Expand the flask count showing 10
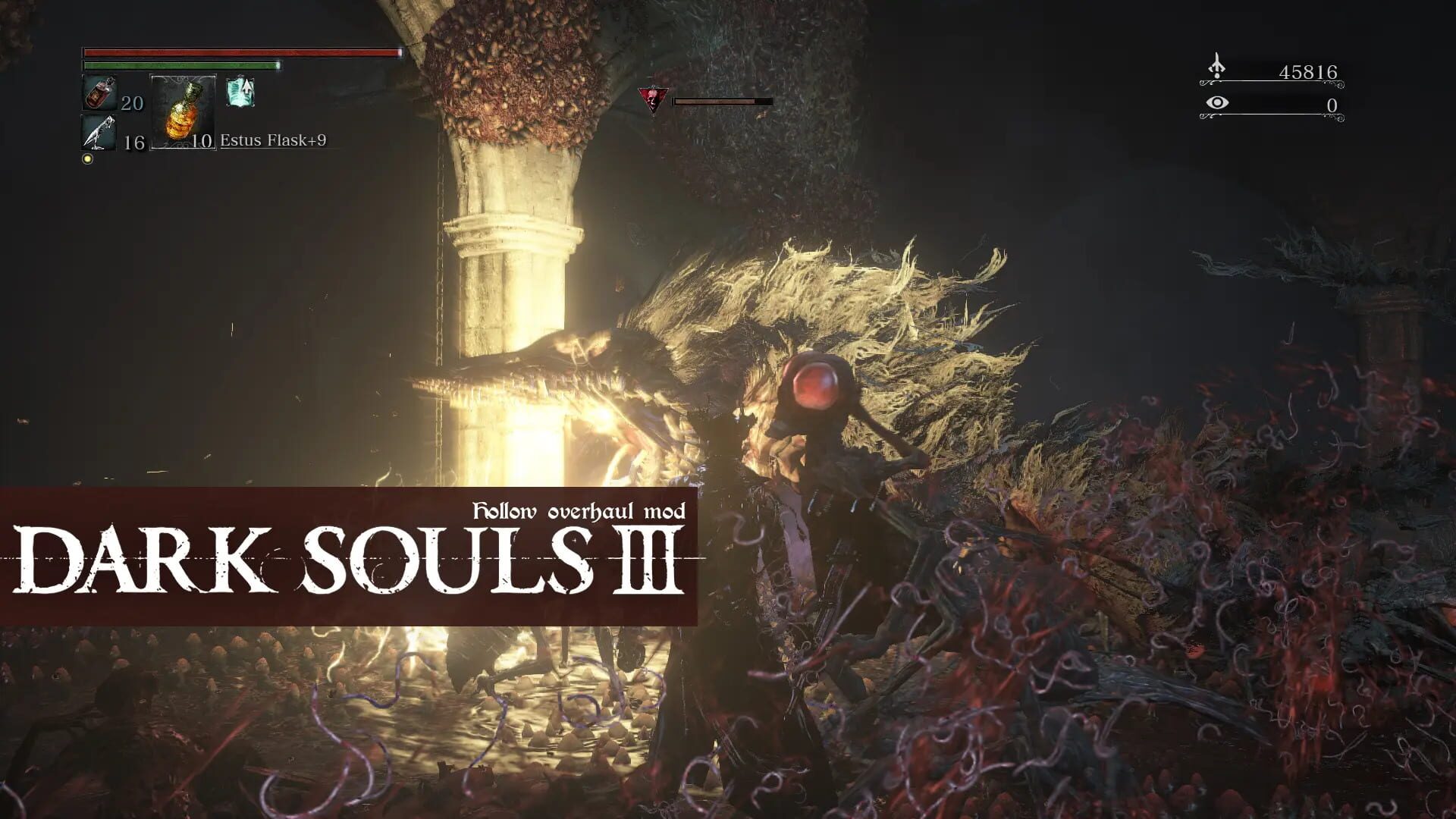The image size is (1456, 819). pos(203,143)
